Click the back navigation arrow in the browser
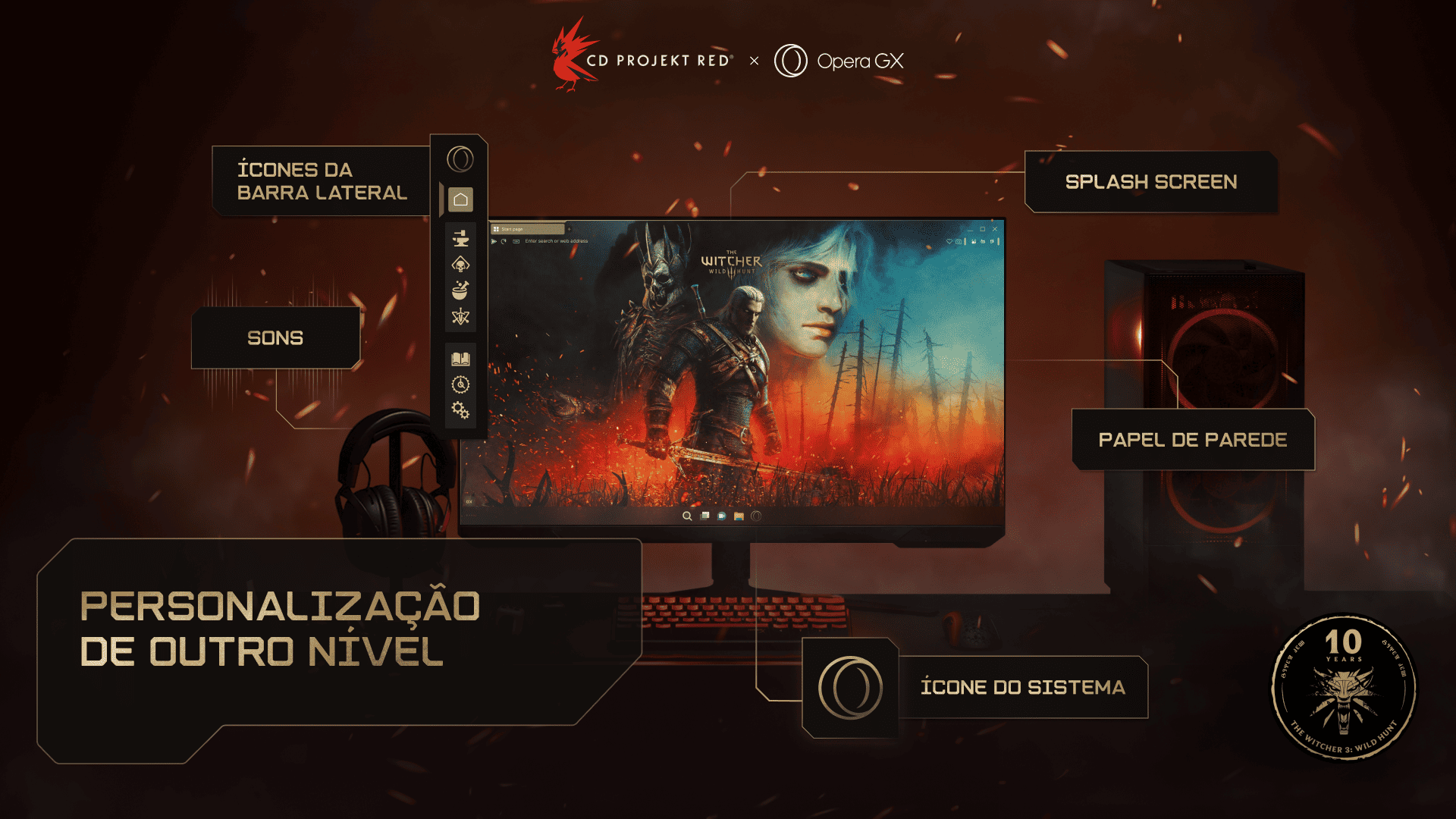The height and width of the screenshot is (819, 1456). pyautogui.click(x=494, y=240)
